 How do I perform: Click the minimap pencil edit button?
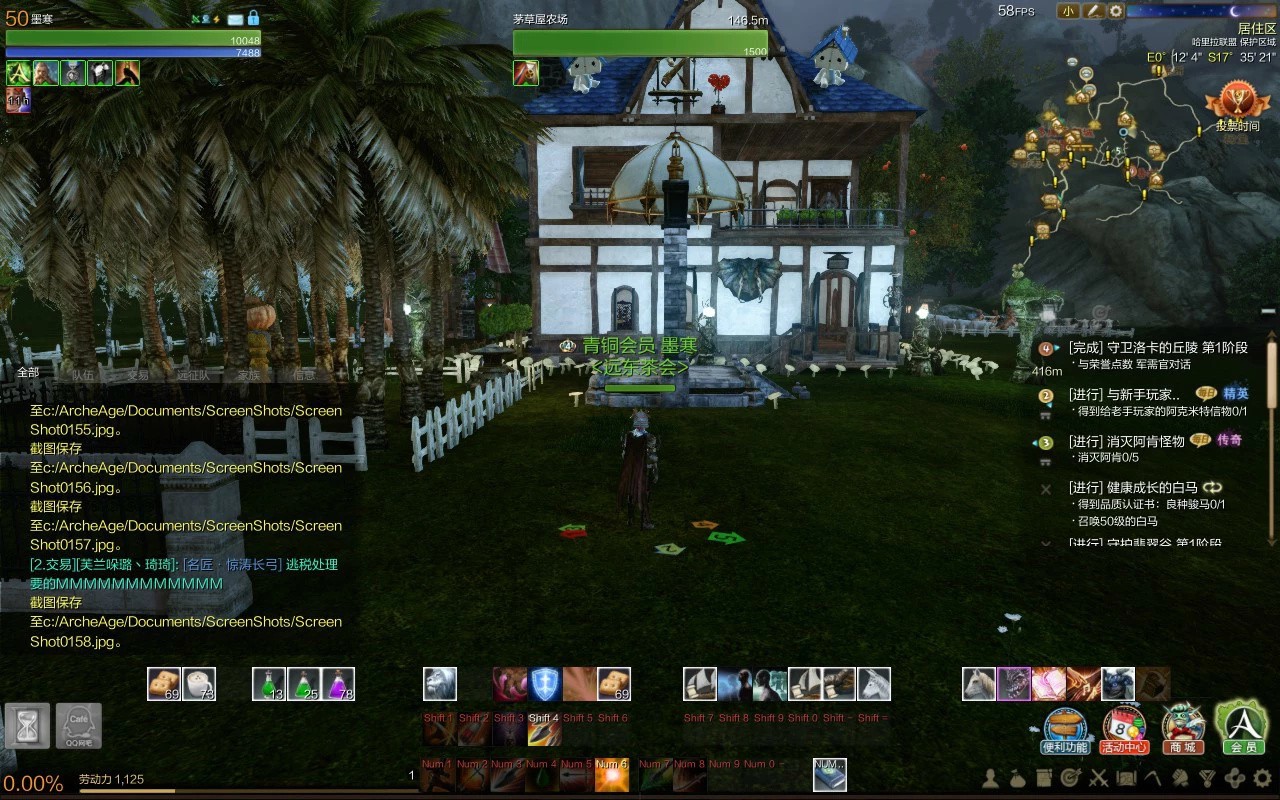click(1093, 11)
